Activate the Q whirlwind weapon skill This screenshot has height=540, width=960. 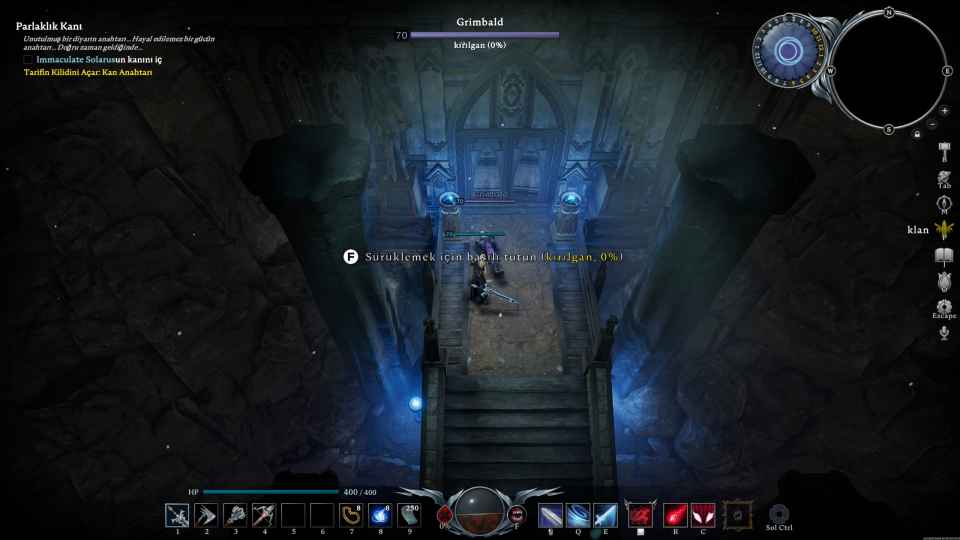pos(578,515)
